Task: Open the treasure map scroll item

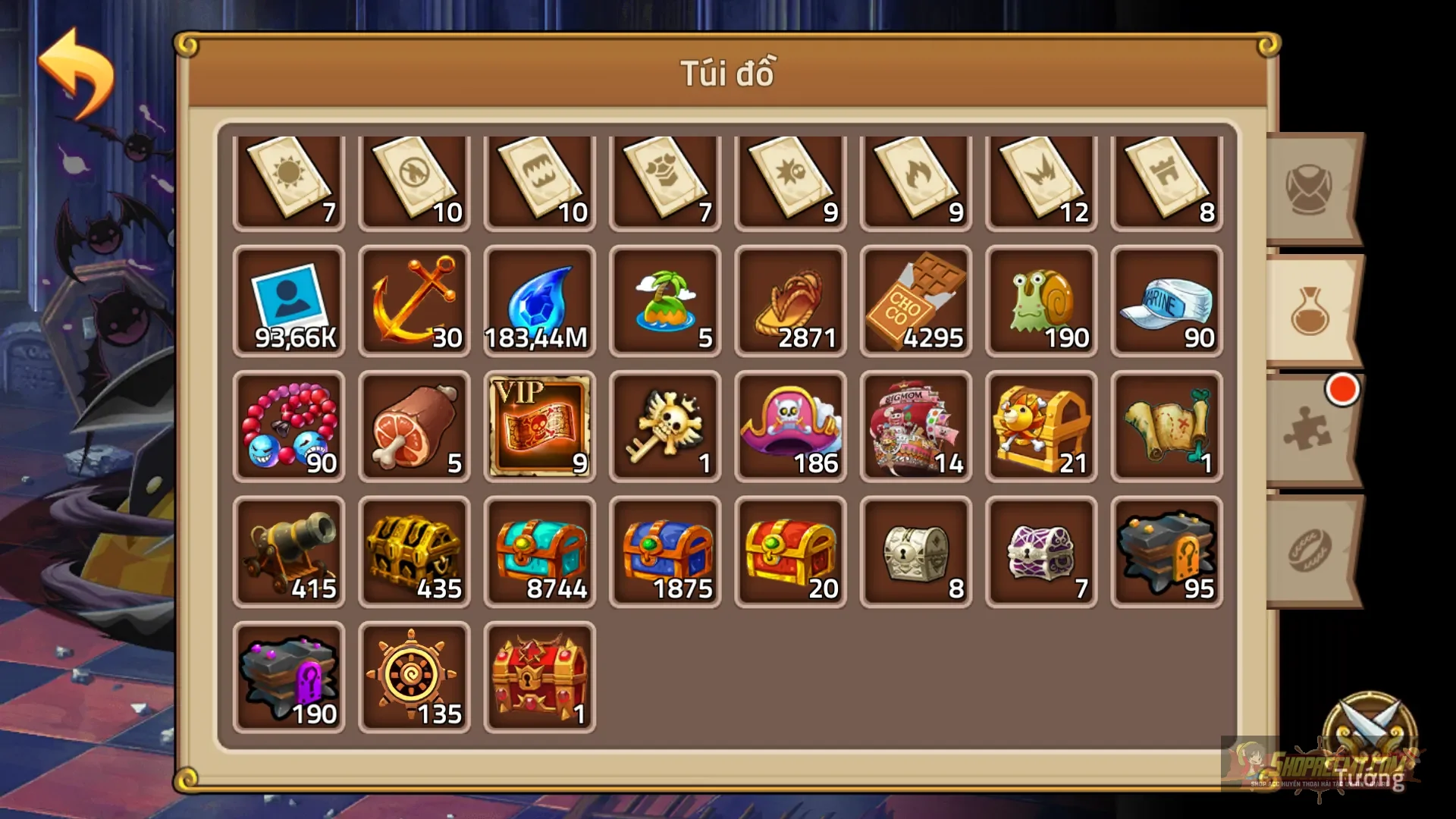Action: pyautogui.click(x=1166, y=426)
